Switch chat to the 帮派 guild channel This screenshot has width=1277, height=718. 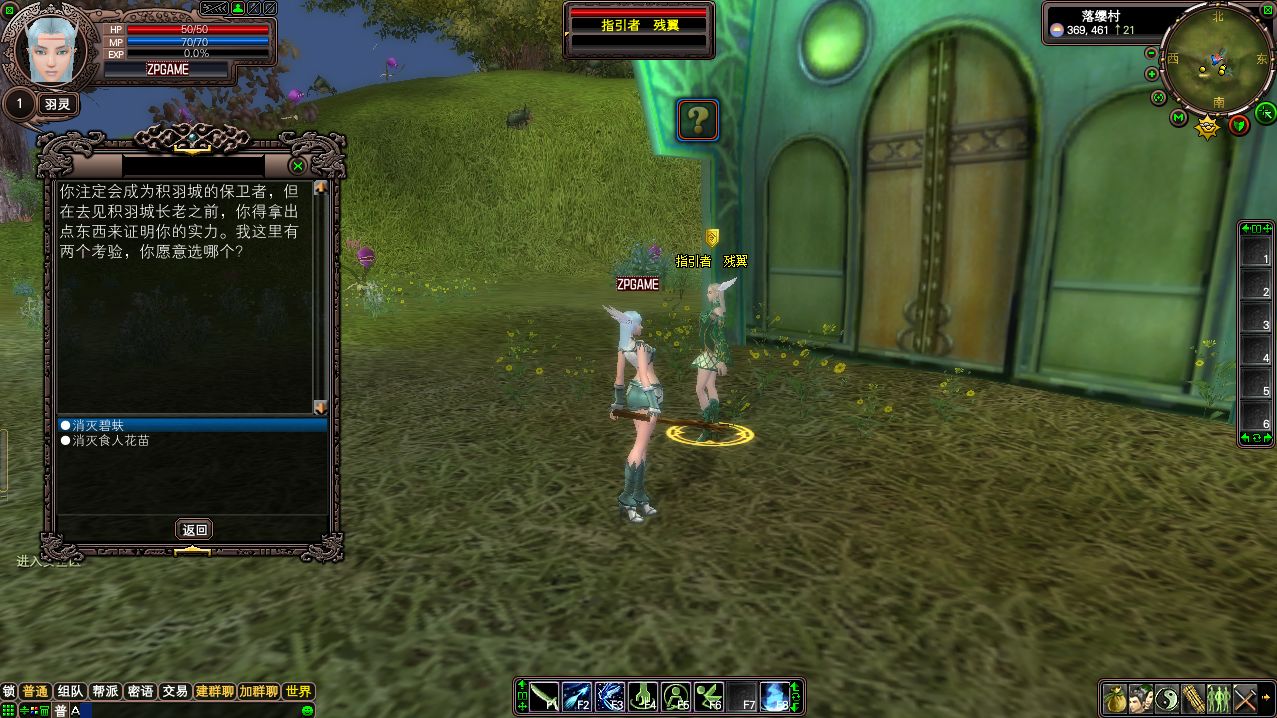click(x=105, y=691)
